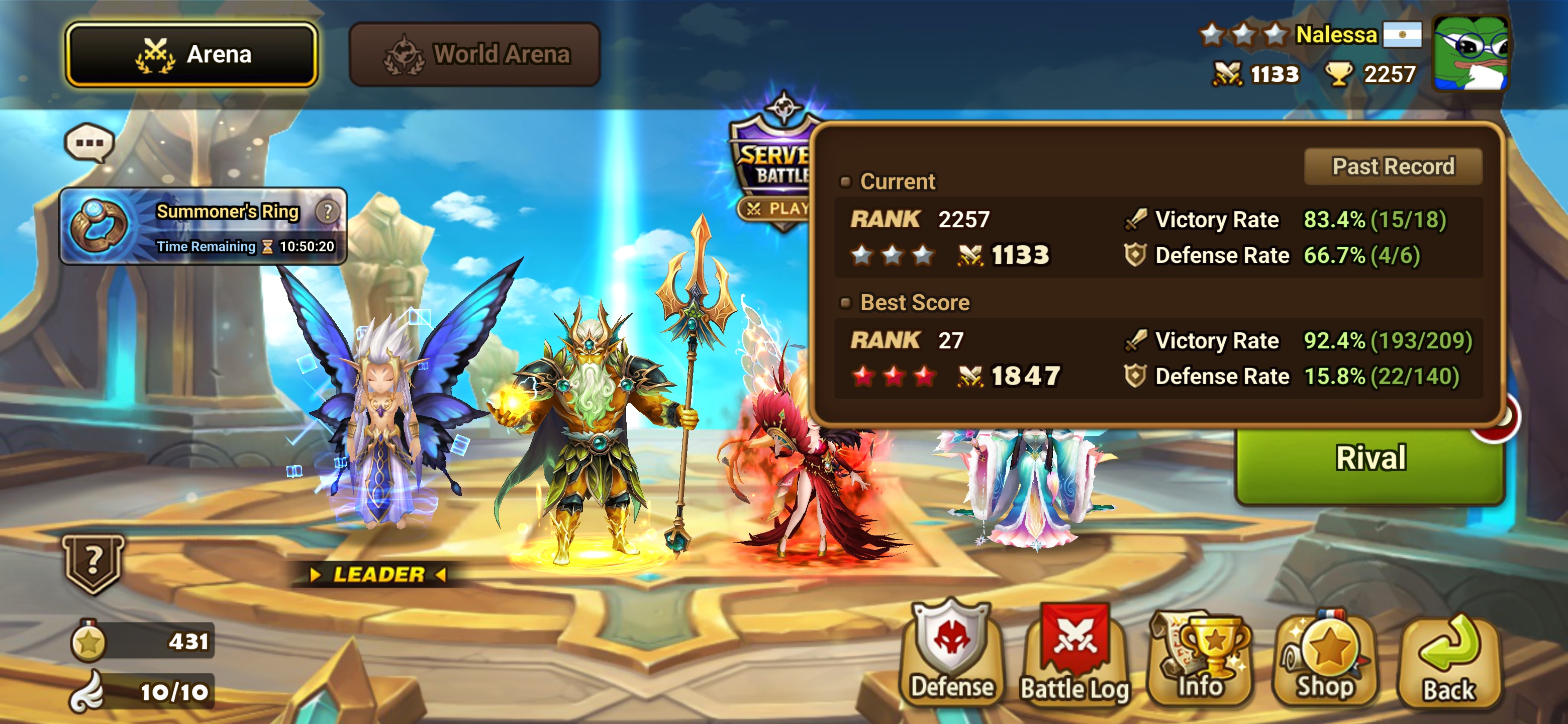Open the shield question mark help
This screenshot has height=724, width=1568.
(93, 562)
